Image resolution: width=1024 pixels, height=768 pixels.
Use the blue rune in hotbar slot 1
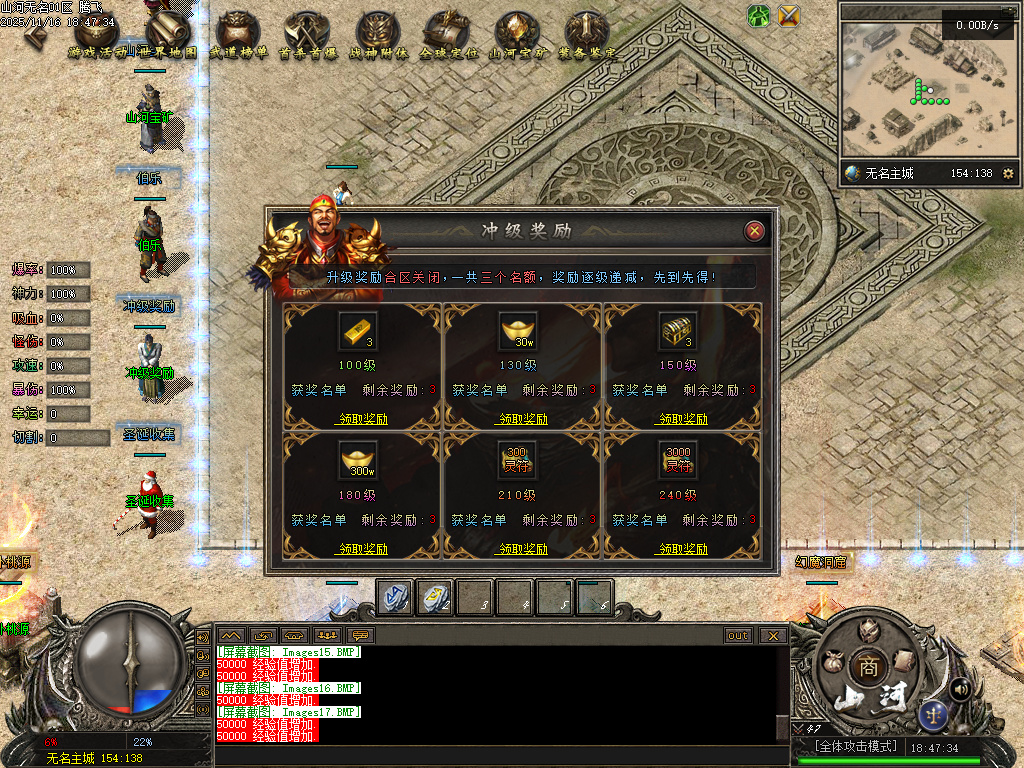394,597
